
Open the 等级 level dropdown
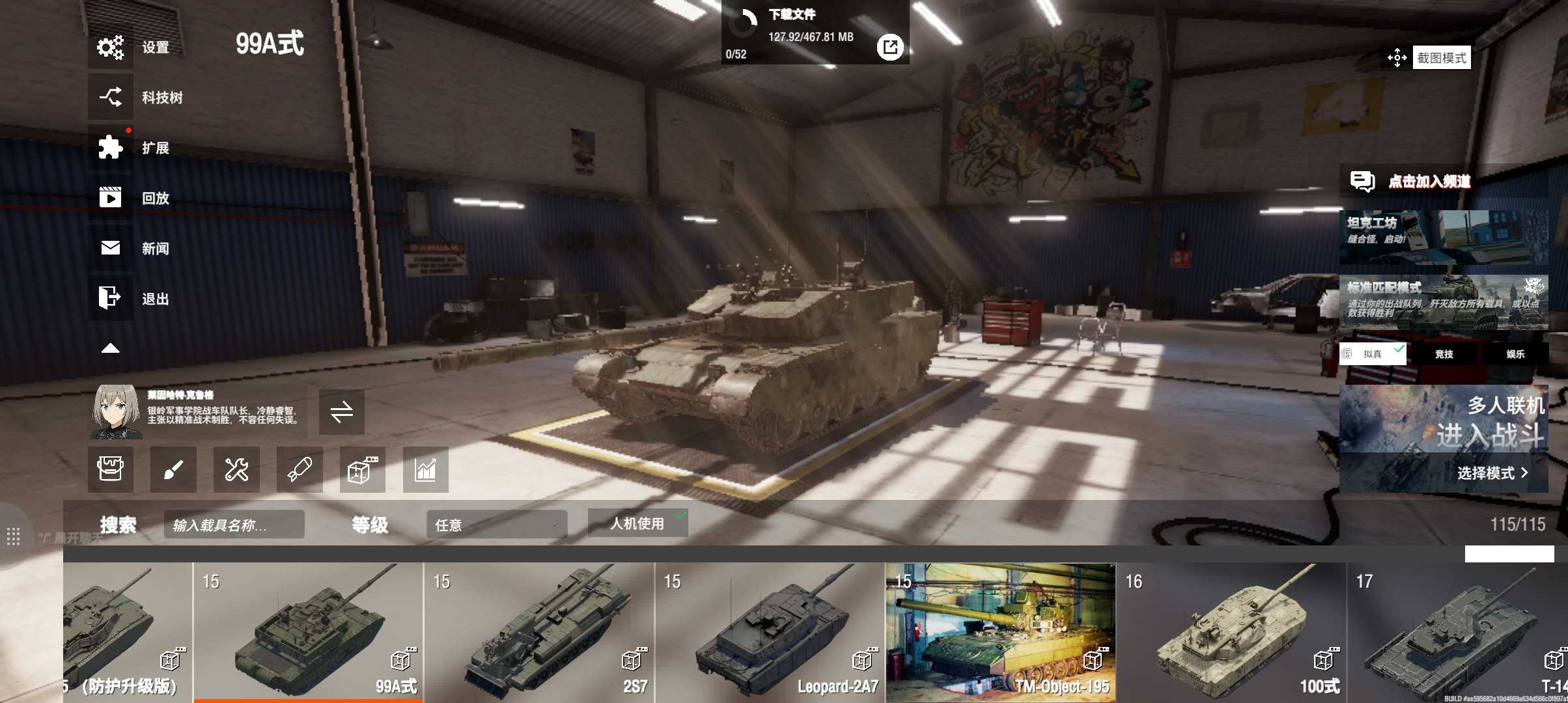[x=496, y=525]
